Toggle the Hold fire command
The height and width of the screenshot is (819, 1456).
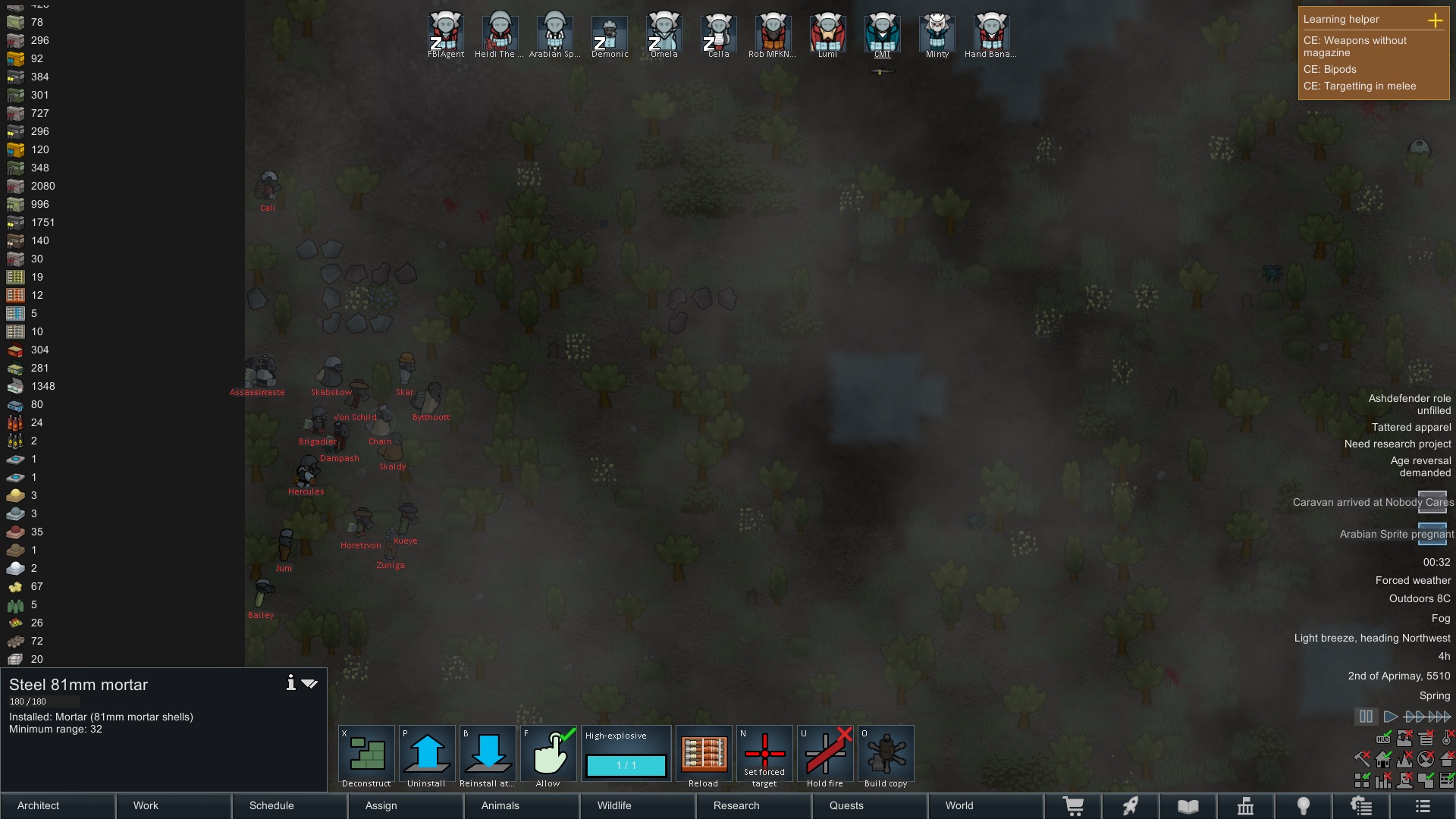pyautogui.click(x=825, y=755)
